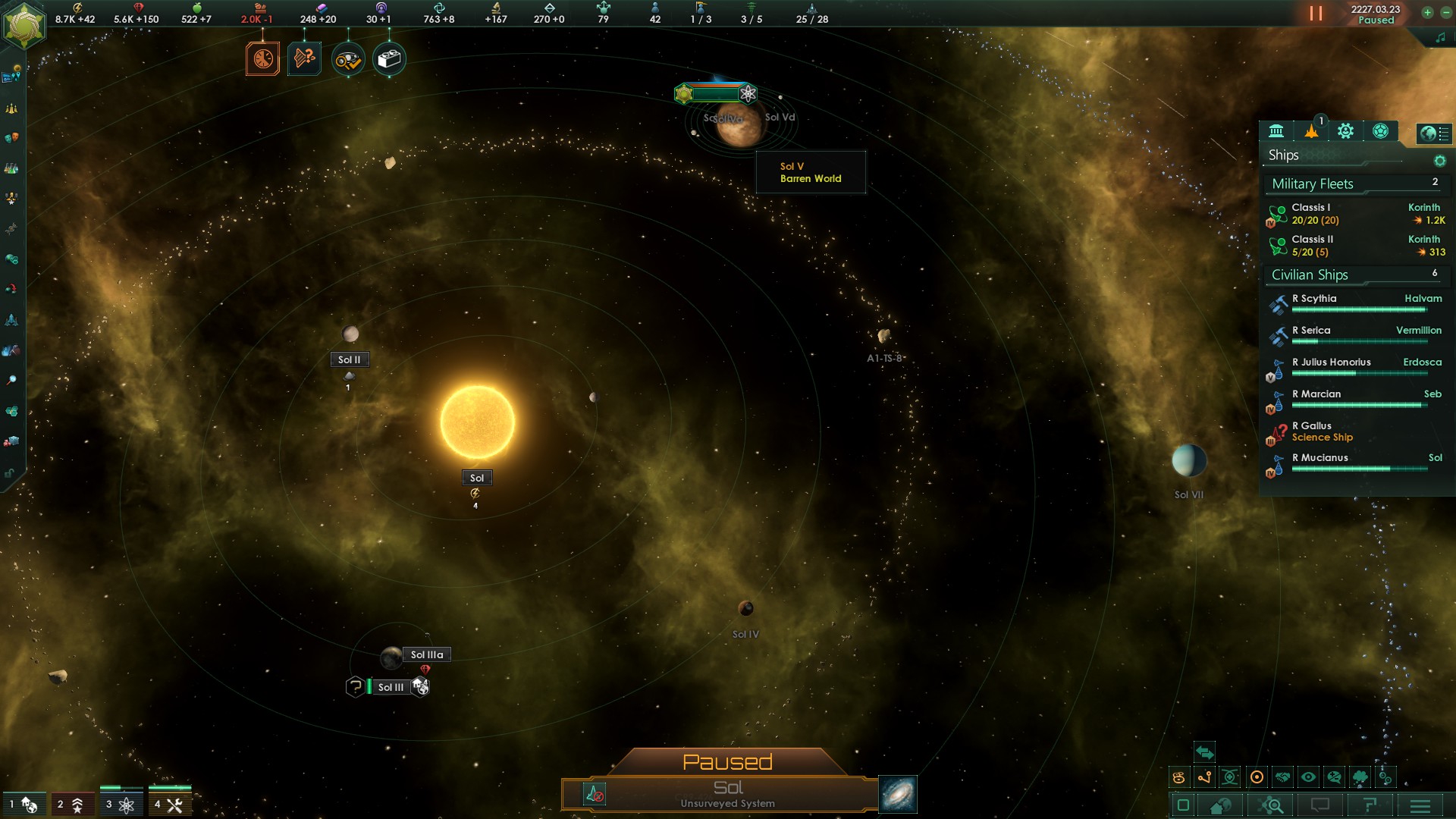Open the hamburger main menu button
The width and height of the screenshot is (1456, 819).
click(x=1420, y=805)
